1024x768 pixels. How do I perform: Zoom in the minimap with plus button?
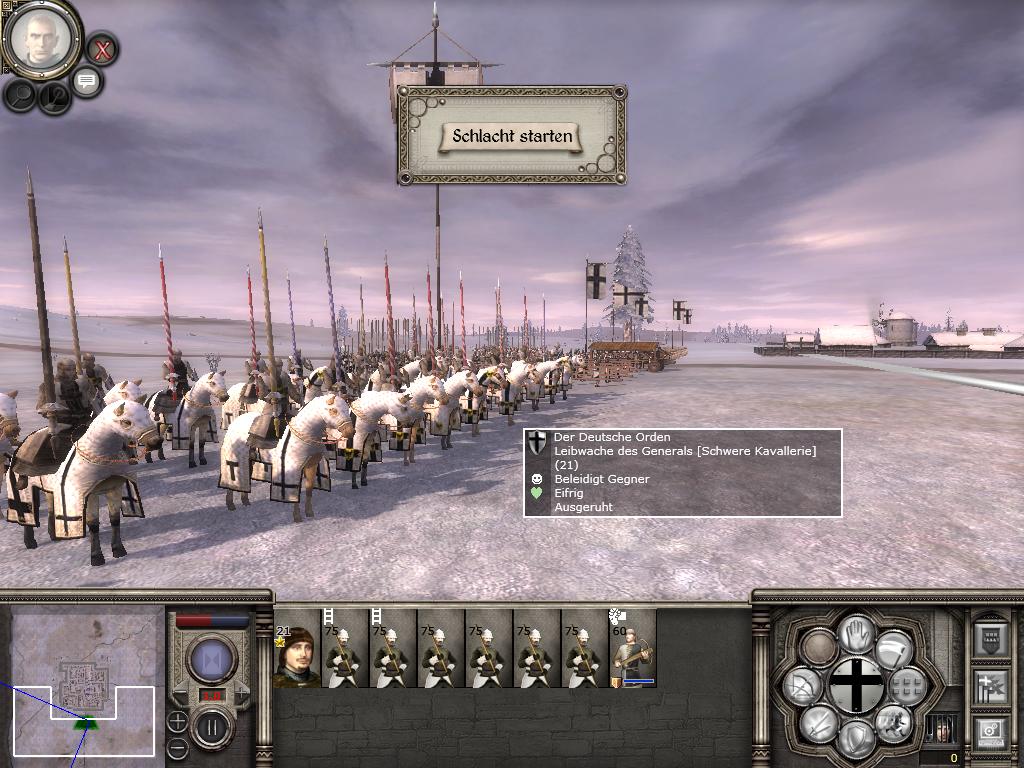coord(177,720)
